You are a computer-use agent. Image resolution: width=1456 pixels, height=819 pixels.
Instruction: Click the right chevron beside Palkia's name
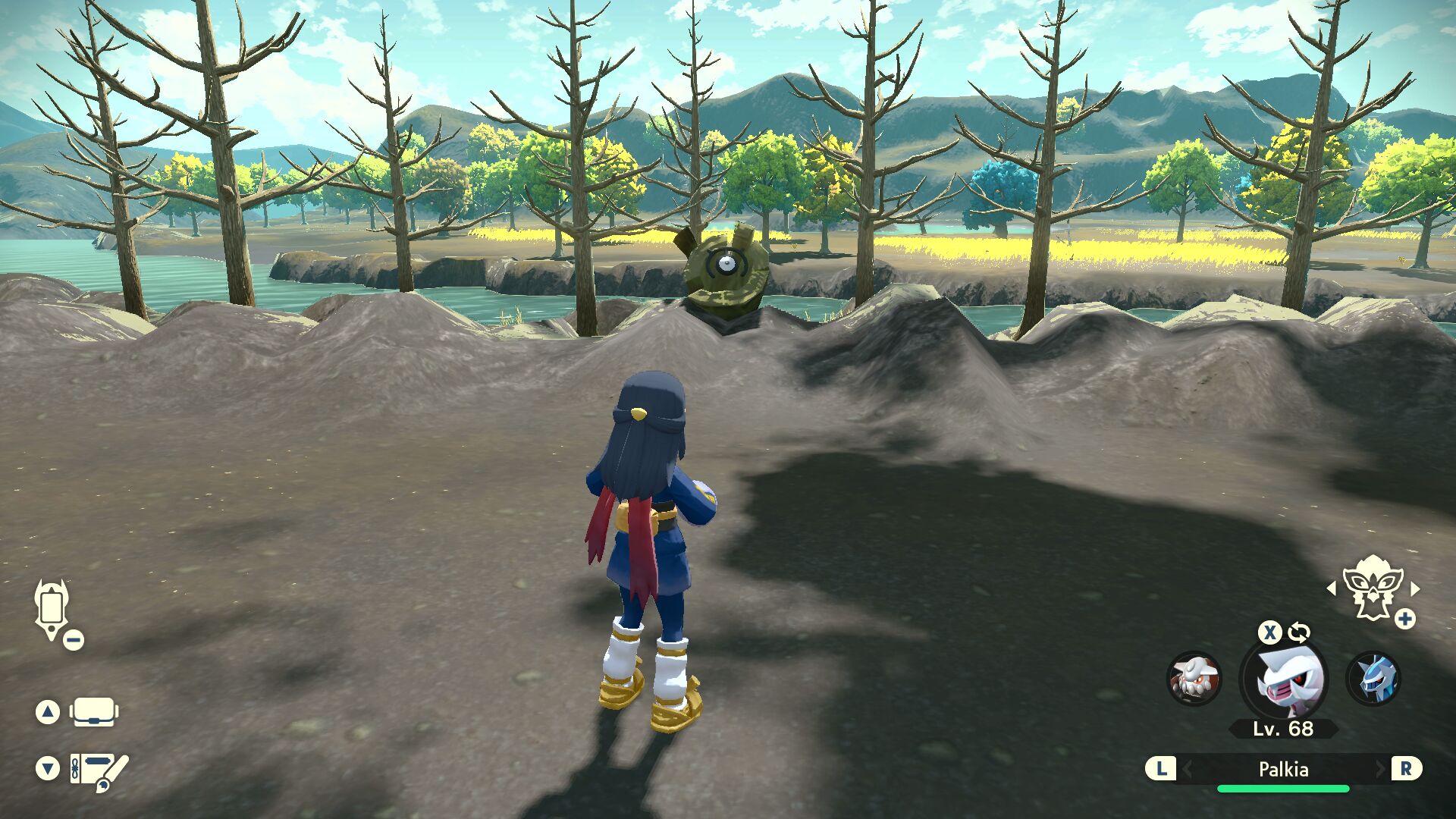click(1380, 770)
